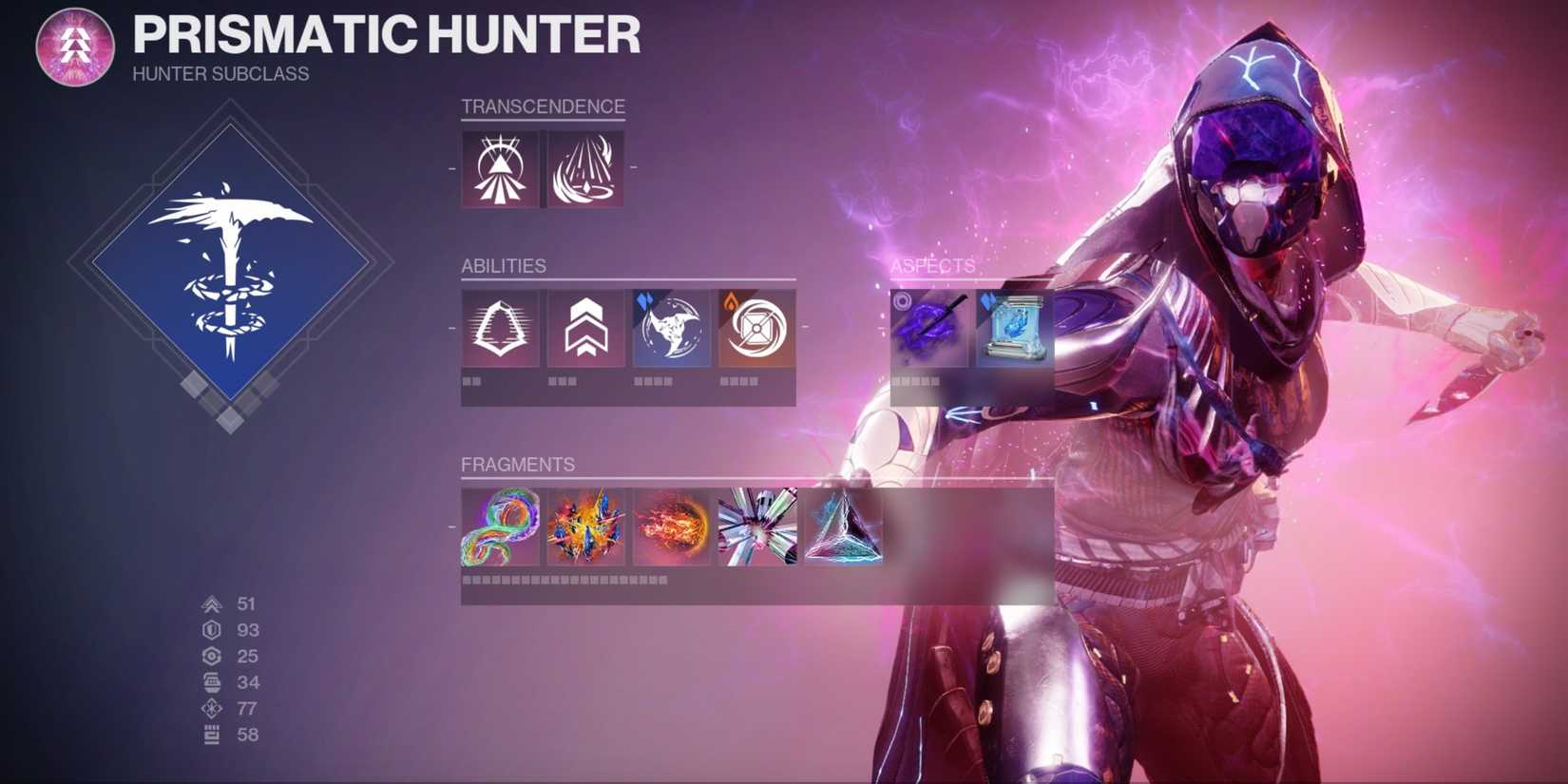The image size is (1568, 784).
Task: Select the first Transcendence Light ability
Action: click(499, 168)
